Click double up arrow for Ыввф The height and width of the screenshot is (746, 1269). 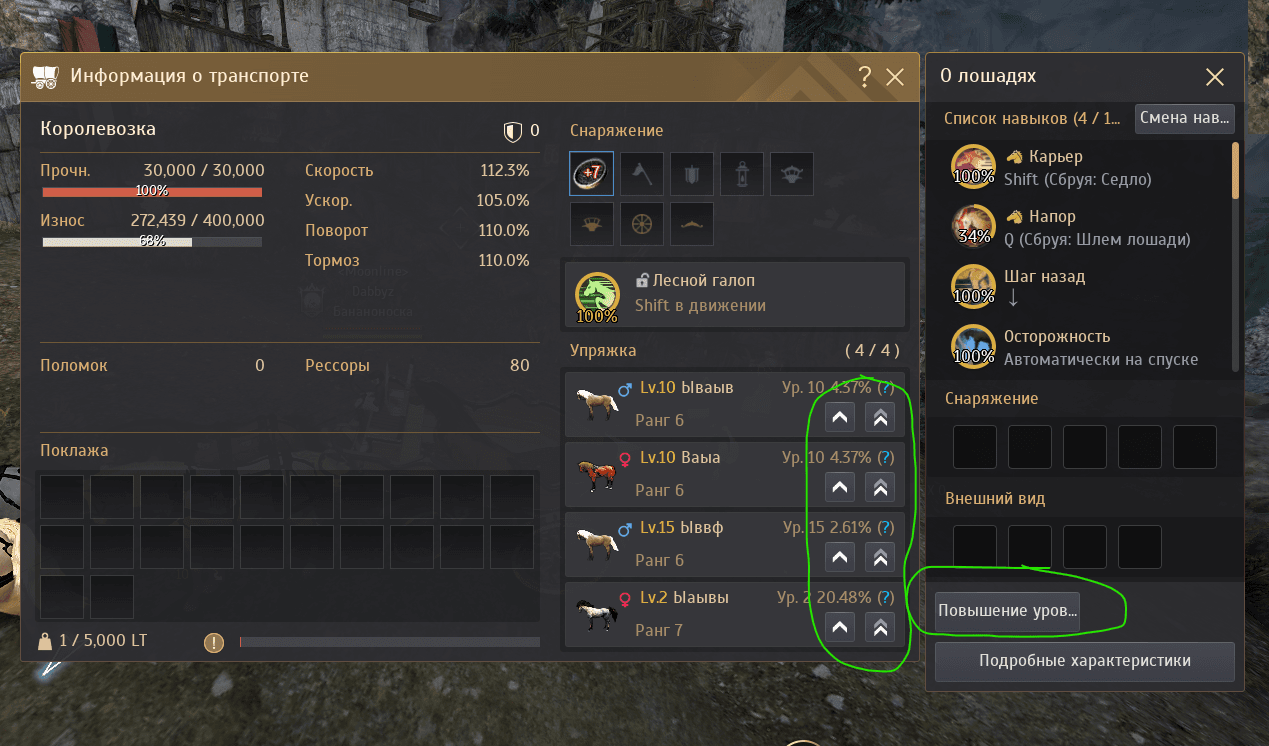(x=880, y=558)
